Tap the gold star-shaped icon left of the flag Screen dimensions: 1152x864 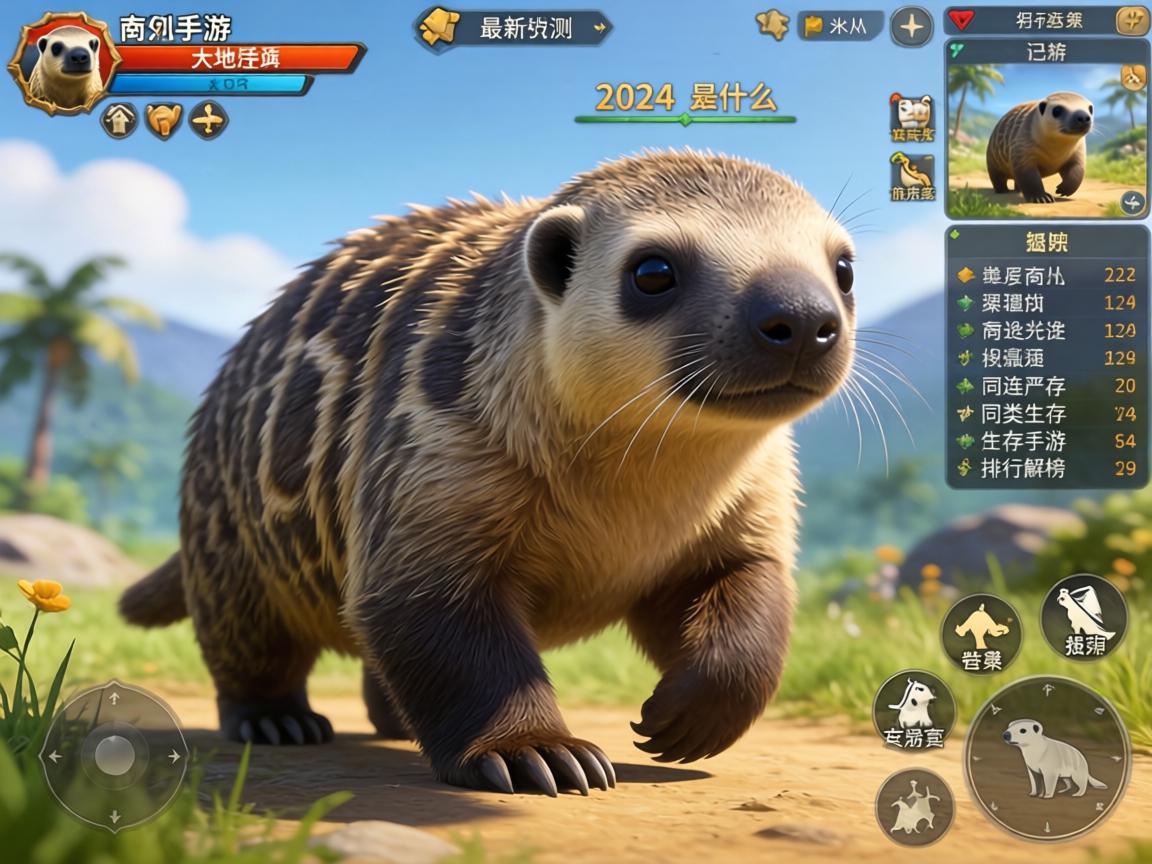pos(772,25)
